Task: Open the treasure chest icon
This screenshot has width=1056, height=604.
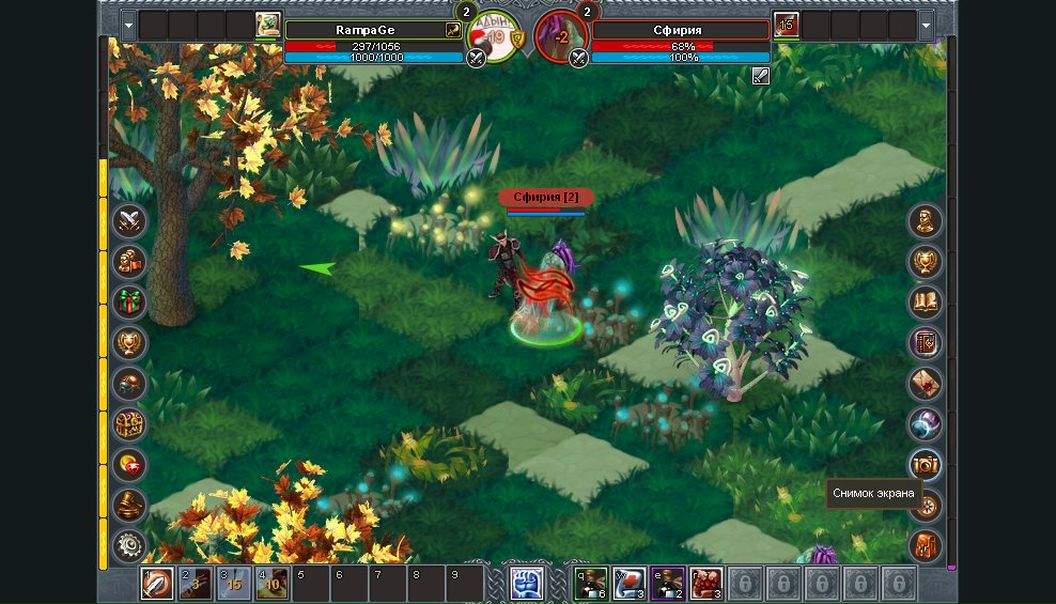Action: point(130,423)
